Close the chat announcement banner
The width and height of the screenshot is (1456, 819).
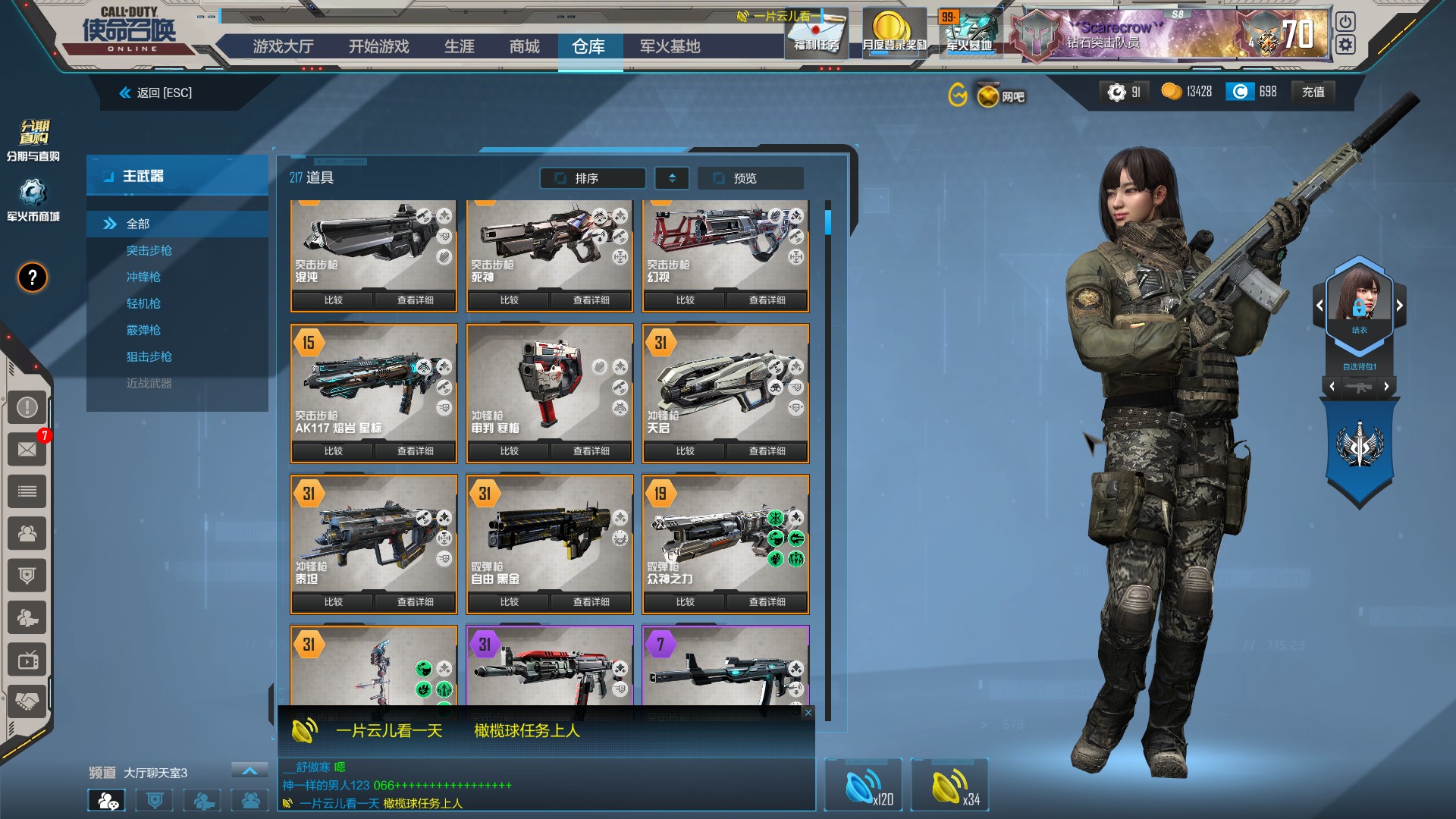[808, 712]
